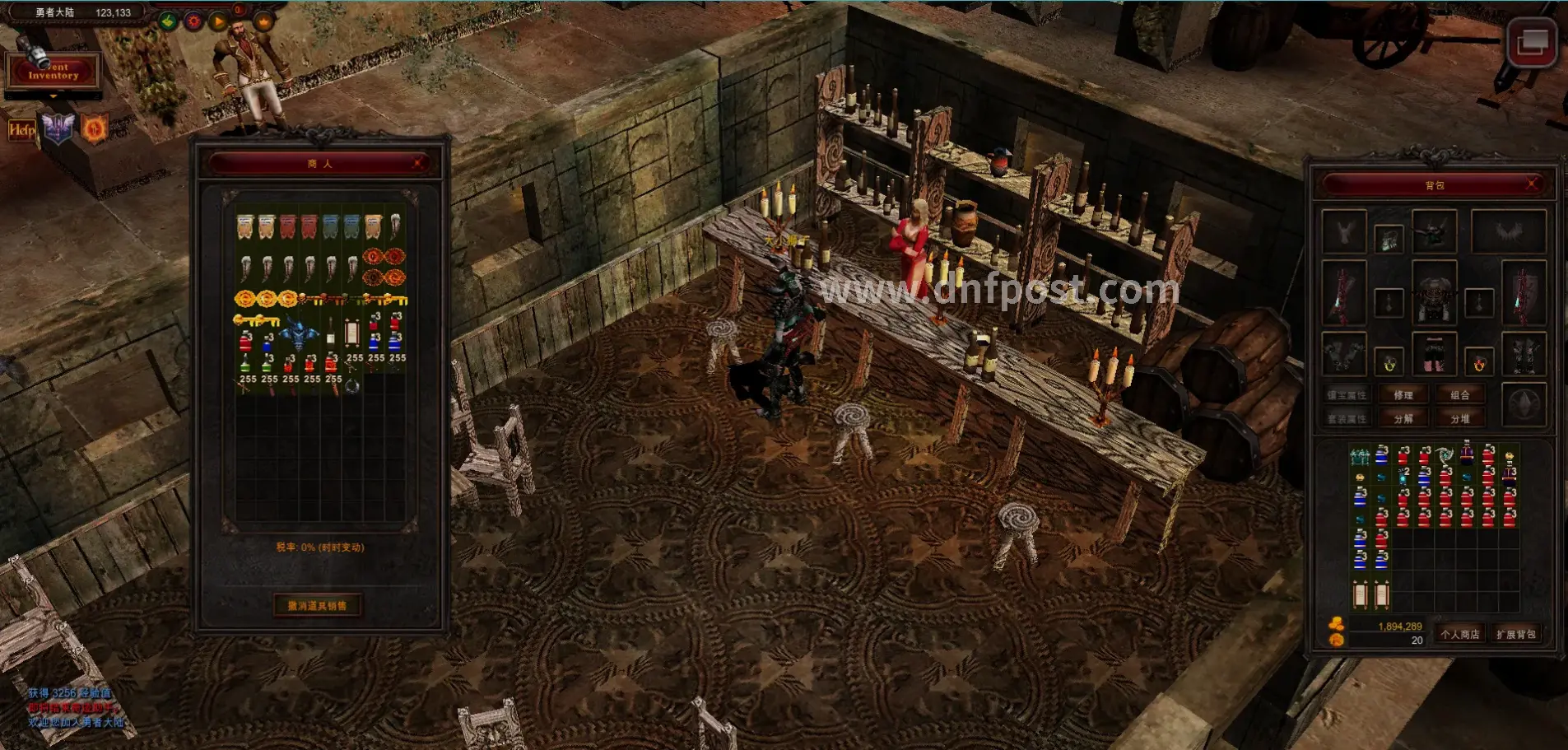Image resolution: width=1568 pixels, height=750 pixels.
Task: Click the purple winged shield icon
Action: click(58, 129)
